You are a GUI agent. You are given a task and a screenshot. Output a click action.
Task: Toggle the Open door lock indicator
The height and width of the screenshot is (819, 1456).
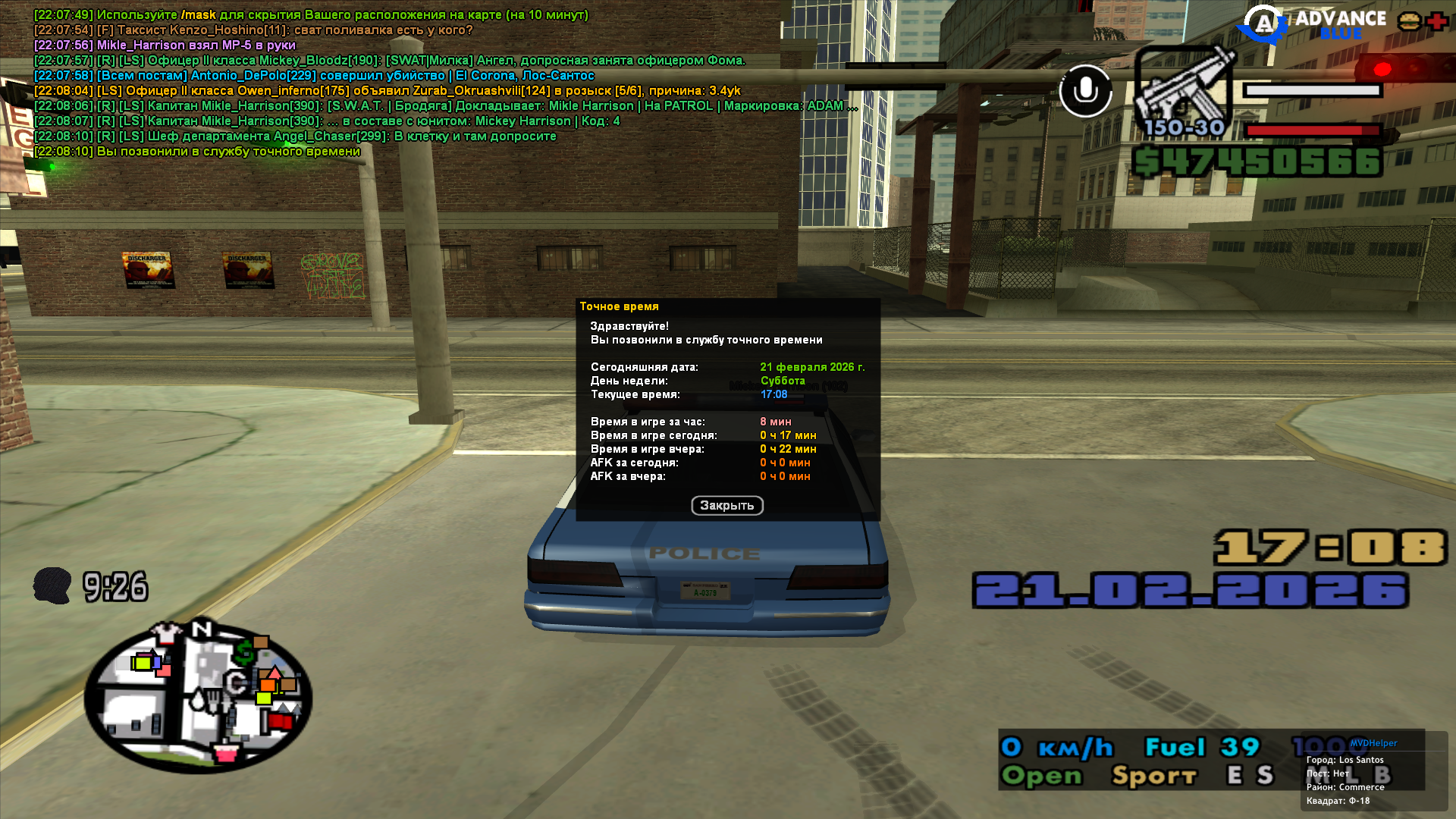1041,776
